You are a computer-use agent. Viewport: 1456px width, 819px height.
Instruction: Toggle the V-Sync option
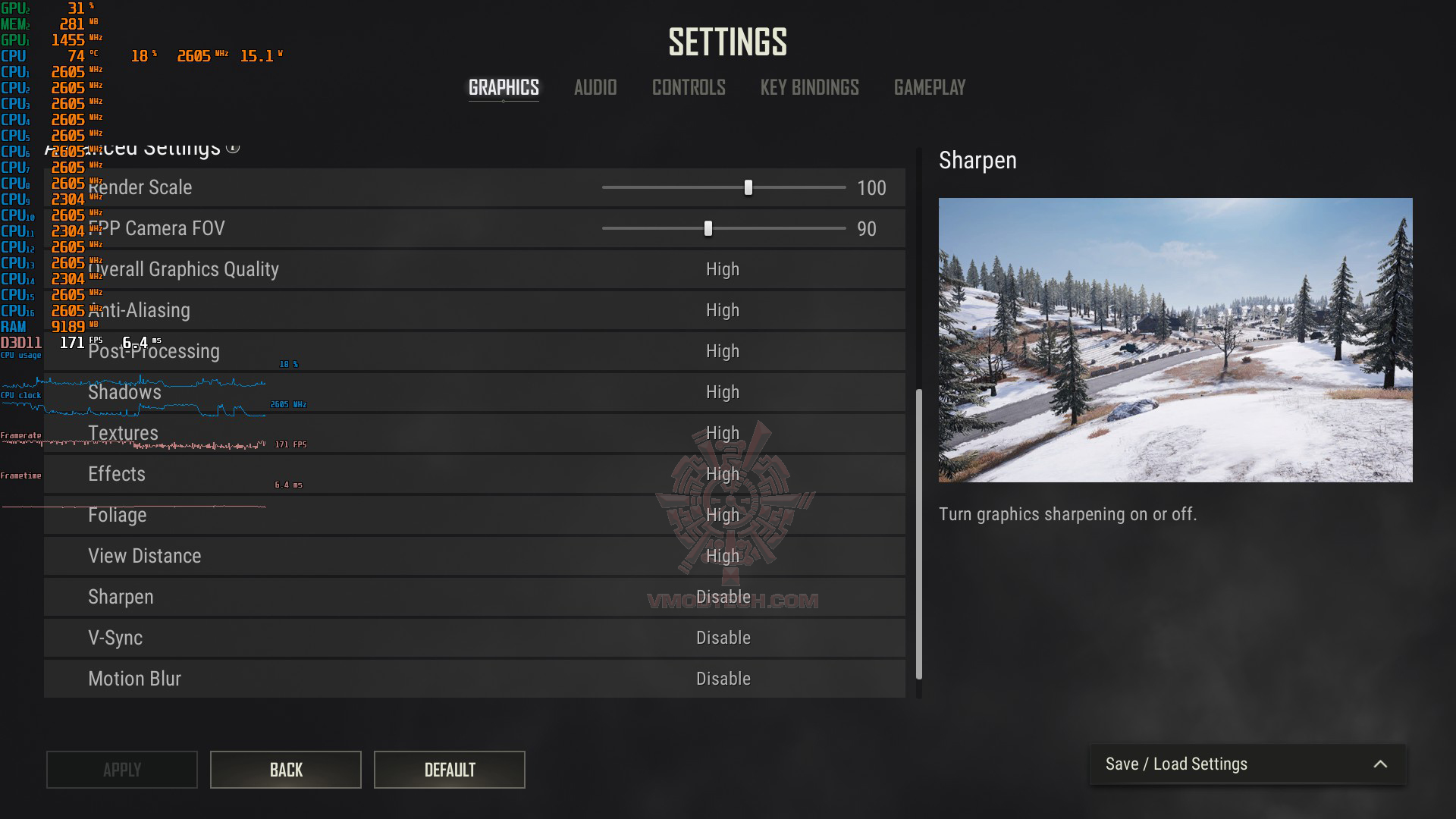pos(723,638)
